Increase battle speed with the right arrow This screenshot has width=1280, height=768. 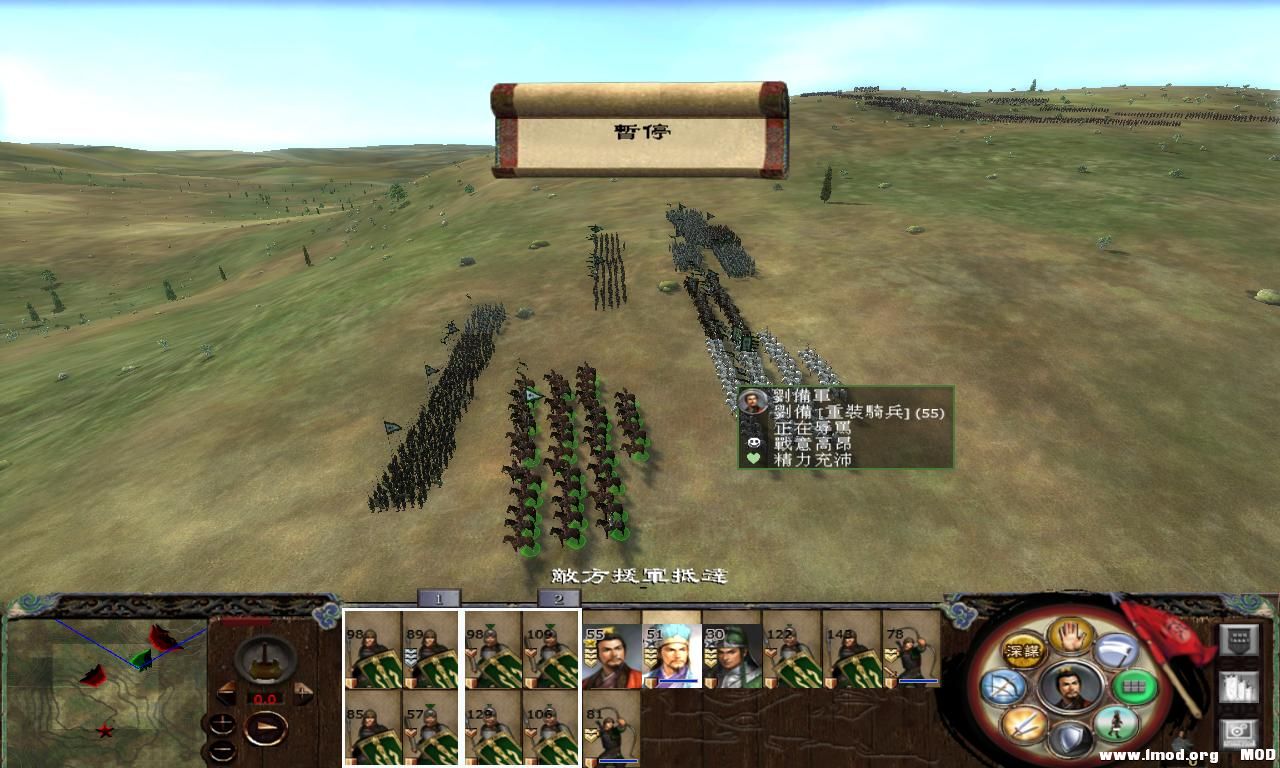(x=303, y=693)
